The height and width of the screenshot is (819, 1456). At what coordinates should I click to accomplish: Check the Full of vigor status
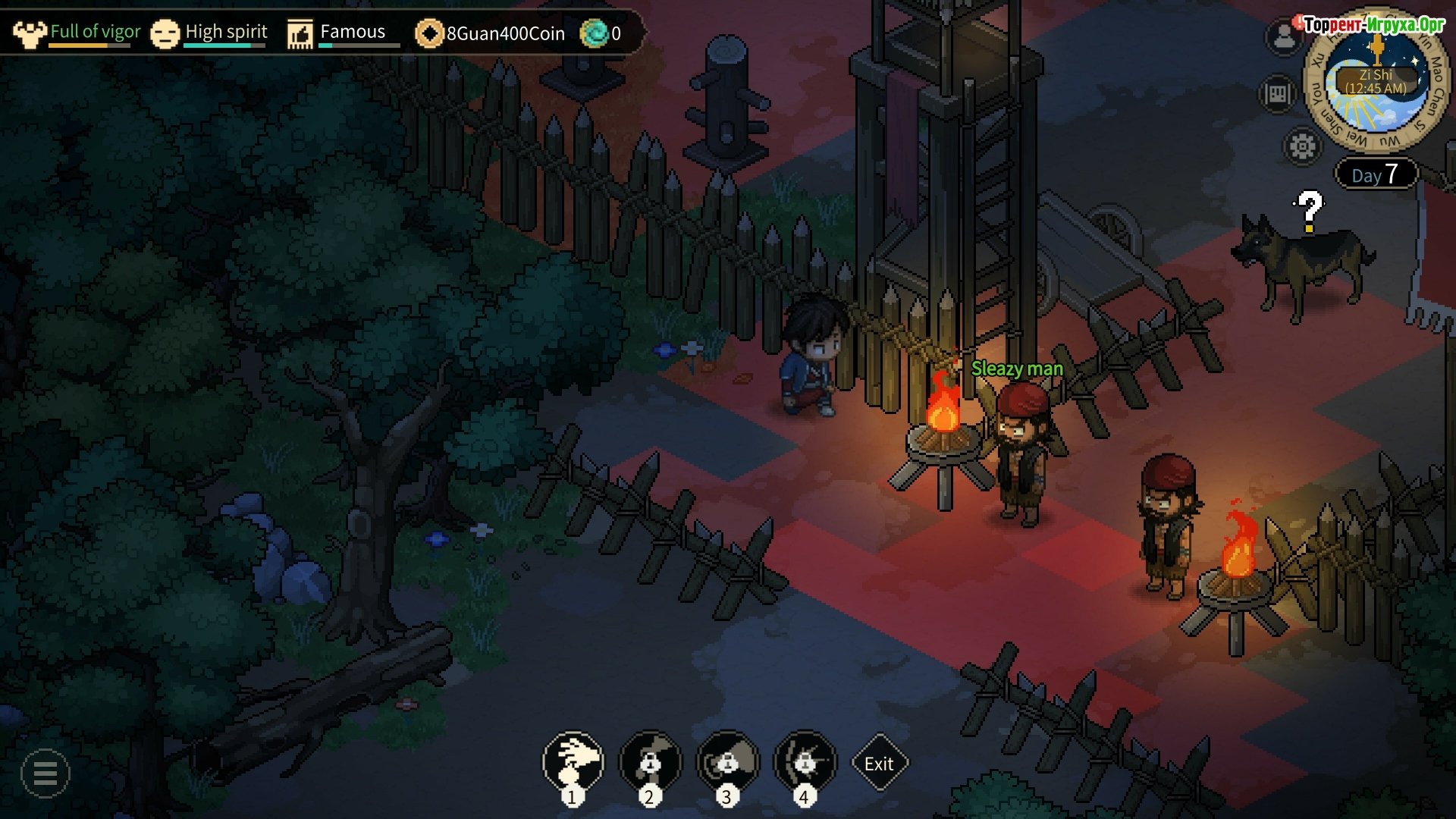(x=79, y=33)
